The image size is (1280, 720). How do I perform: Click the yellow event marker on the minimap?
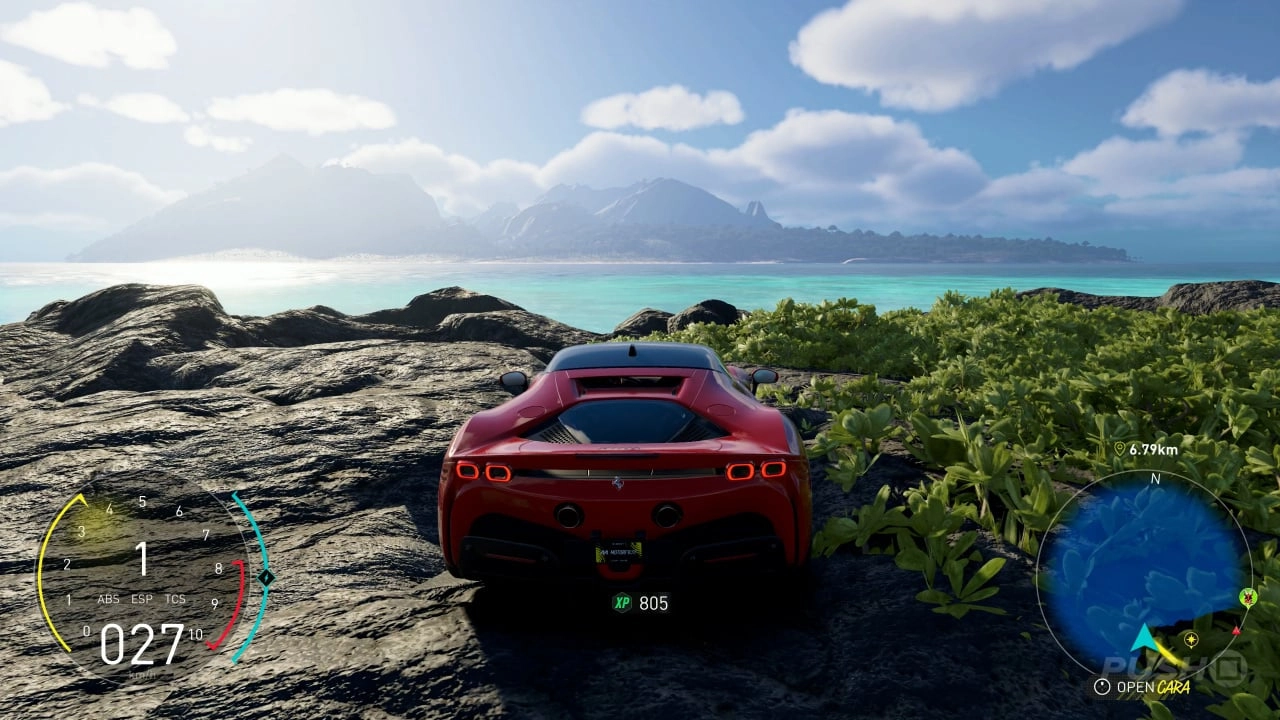pyautogui.click(x=1191, y=641)
